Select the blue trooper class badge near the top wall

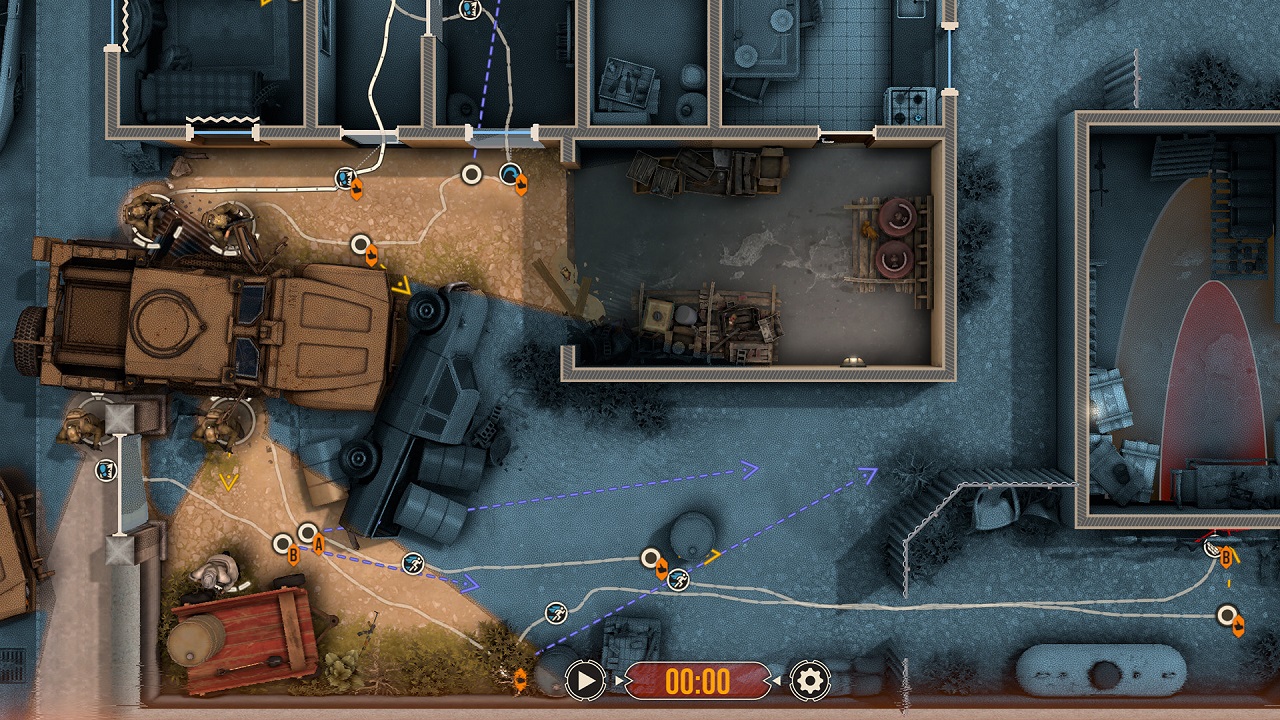pyautogui.click(x=344, y=177)
